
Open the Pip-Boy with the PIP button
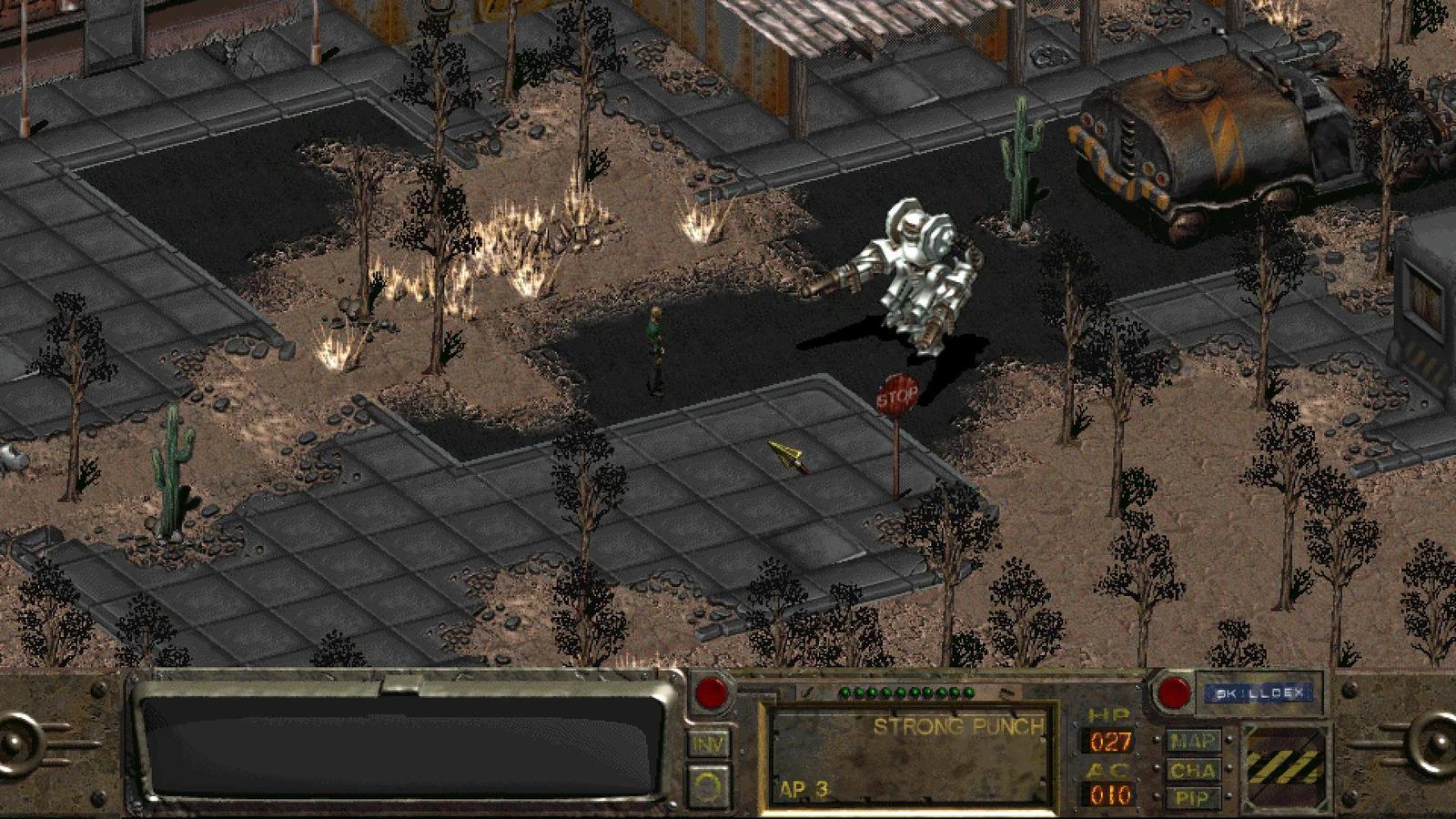click(1192, 797)
